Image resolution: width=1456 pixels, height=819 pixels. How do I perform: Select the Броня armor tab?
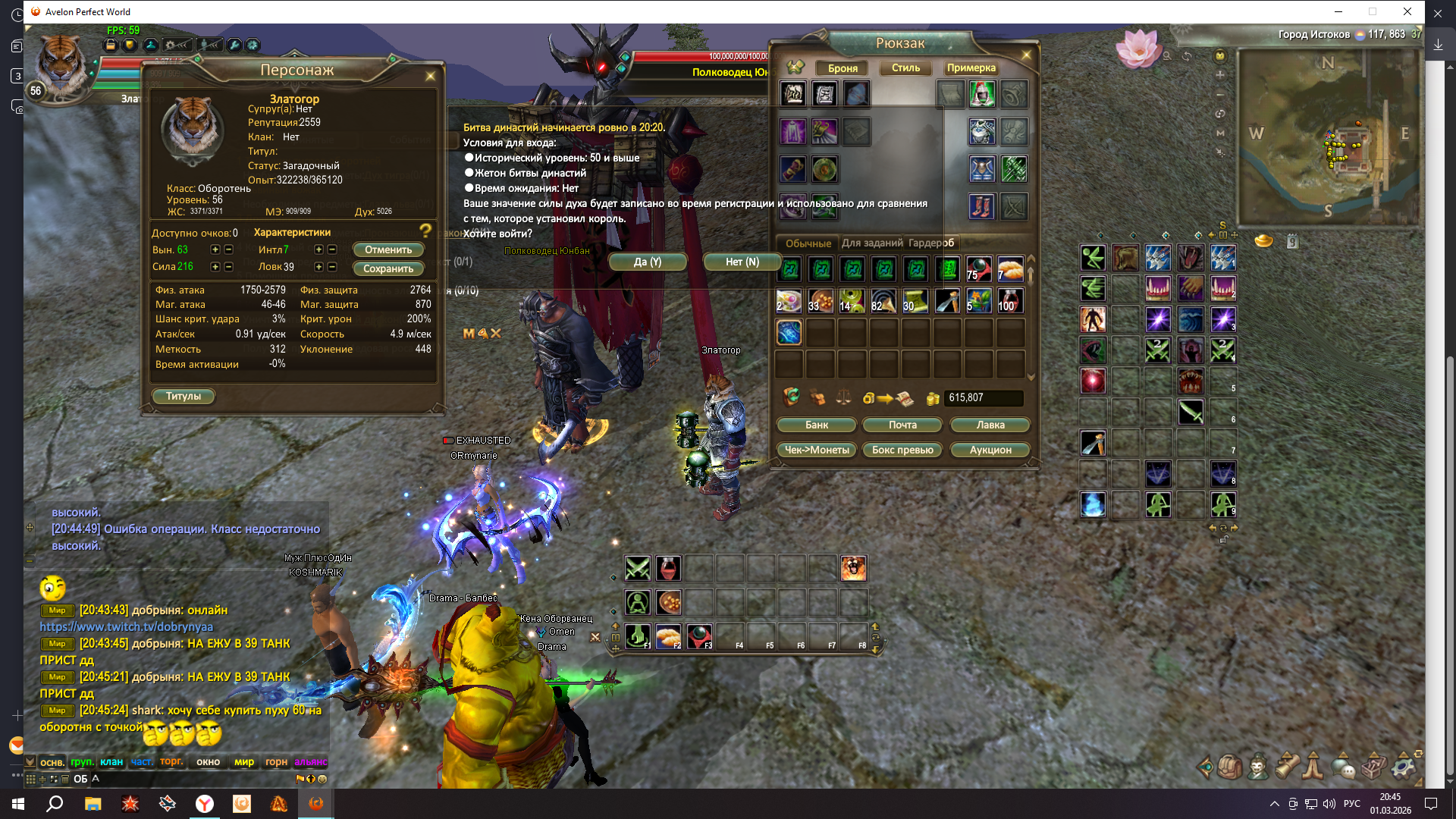click(843, 67)
